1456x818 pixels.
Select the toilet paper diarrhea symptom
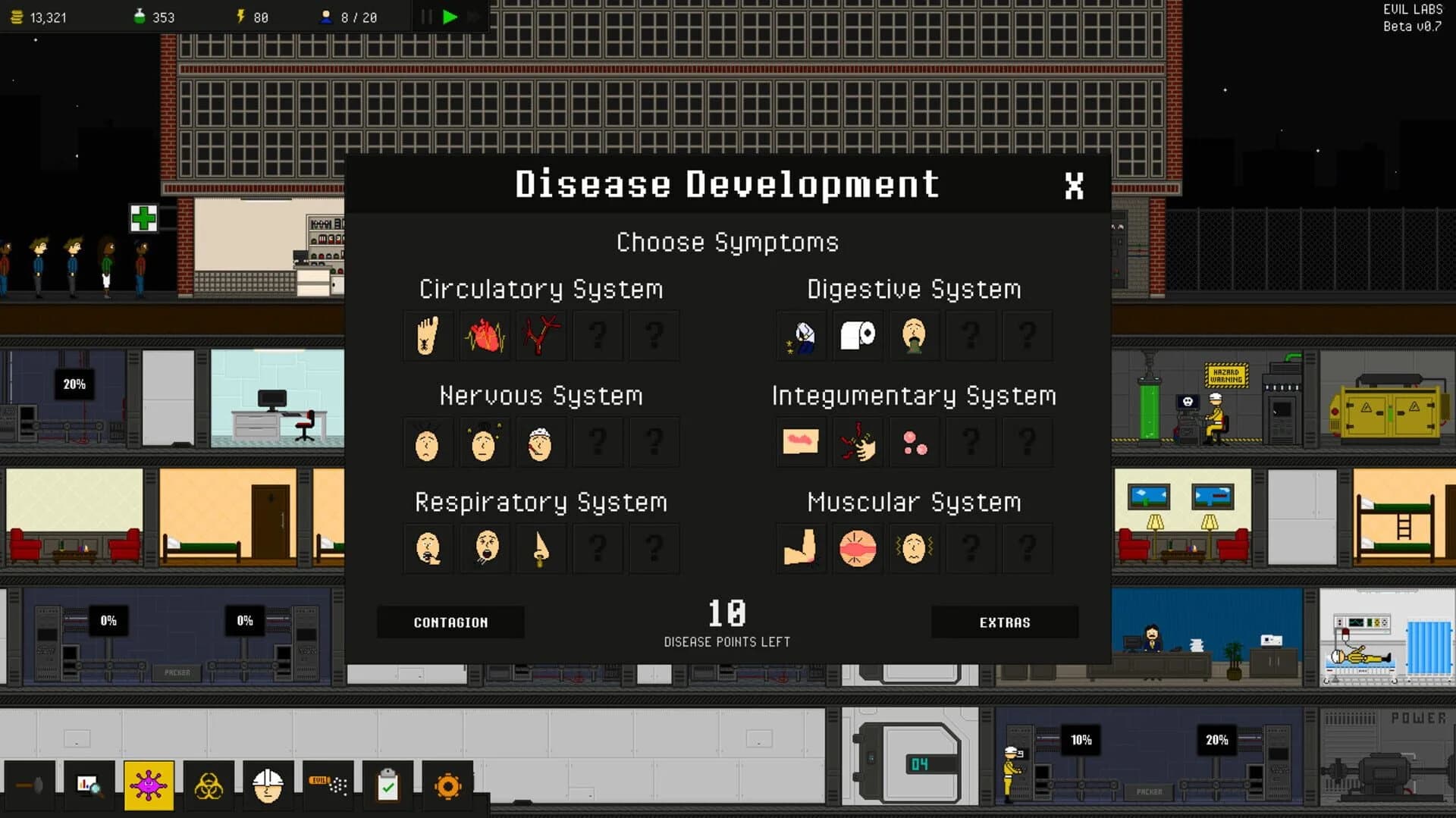click(857, 336)
